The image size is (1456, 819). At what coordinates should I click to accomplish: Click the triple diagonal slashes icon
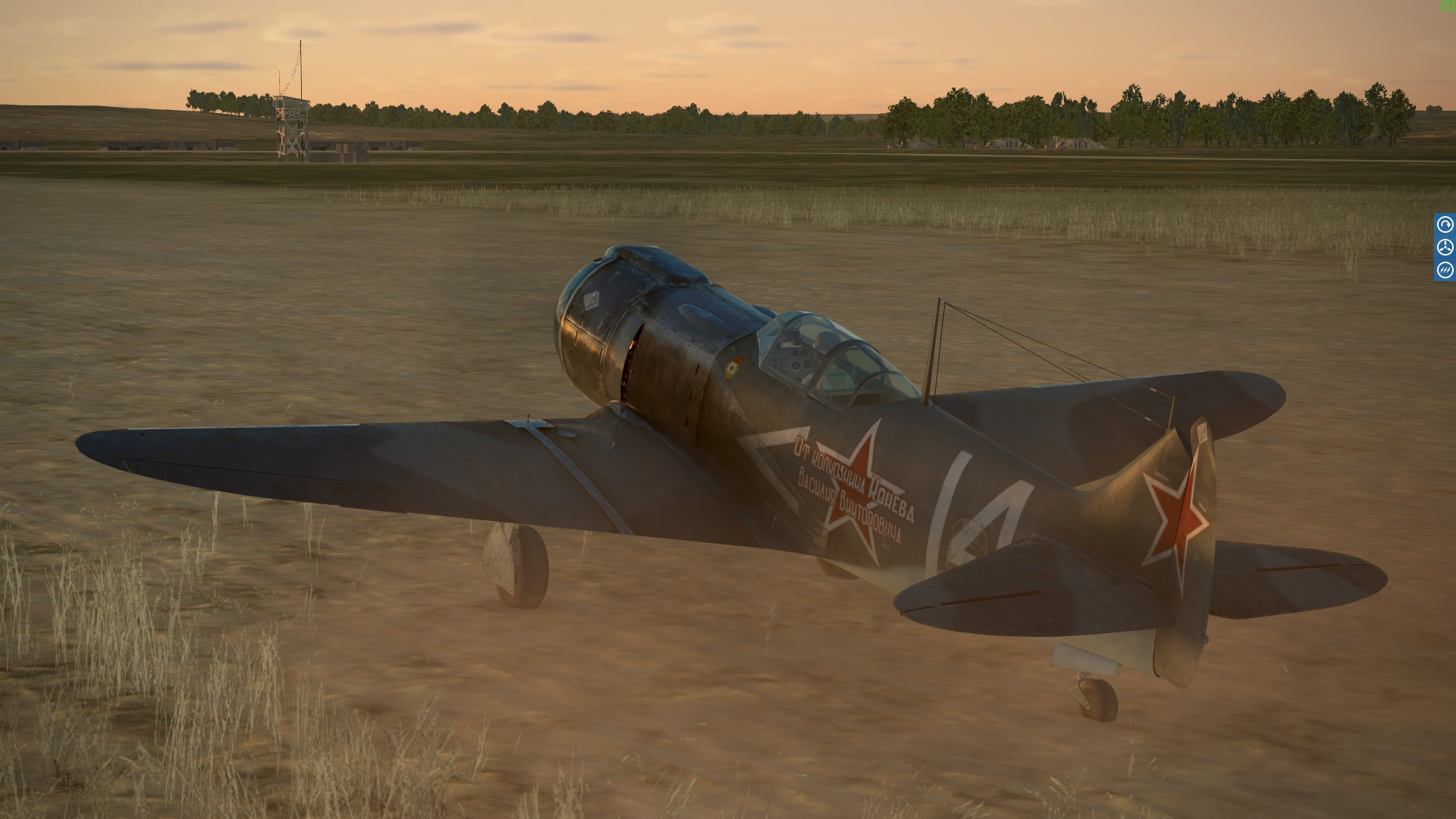tap(1445, 270)
